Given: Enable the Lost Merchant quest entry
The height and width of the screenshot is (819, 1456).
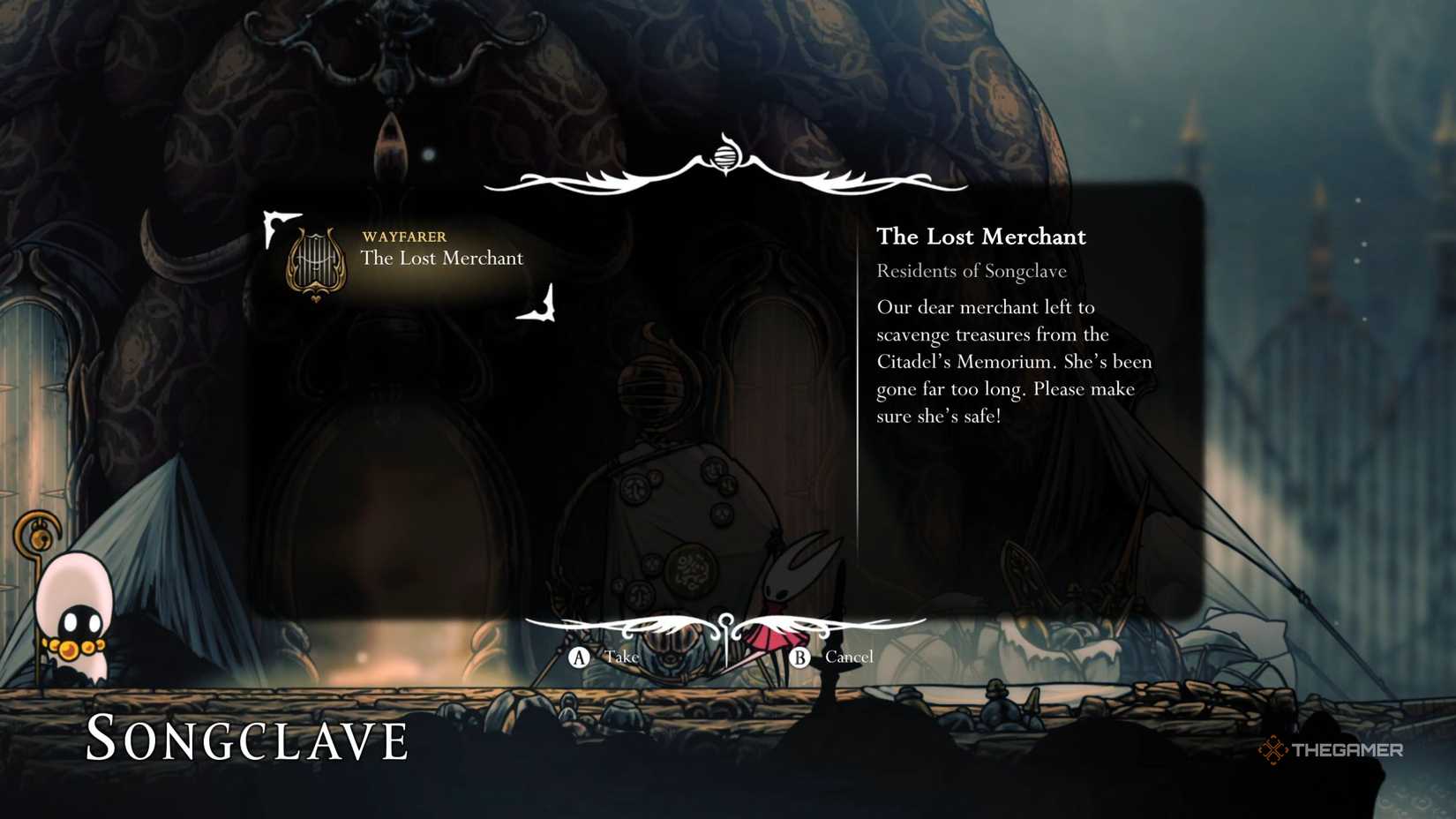Looking at the screenshot, I should click(442, 259).
